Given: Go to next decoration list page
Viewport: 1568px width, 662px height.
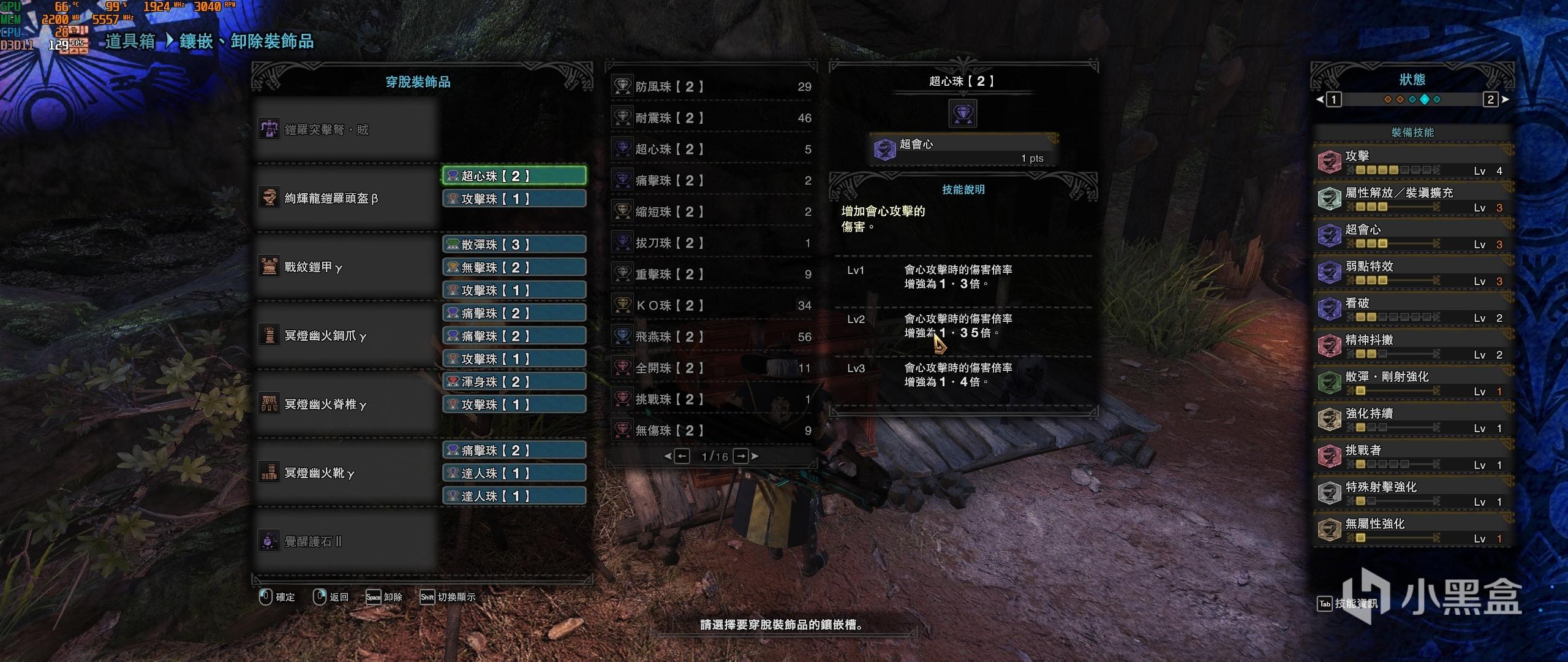Looking at the screenshot, I should (741, 456).
